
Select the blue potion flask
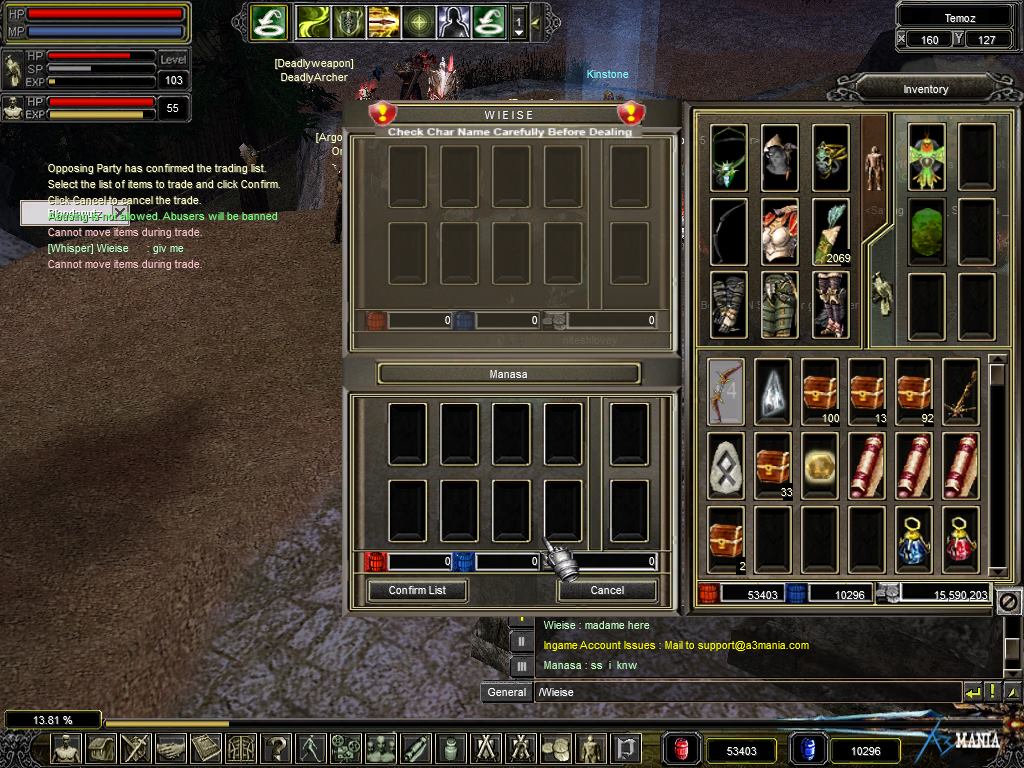pyautogui.click(x=913, y=539)
